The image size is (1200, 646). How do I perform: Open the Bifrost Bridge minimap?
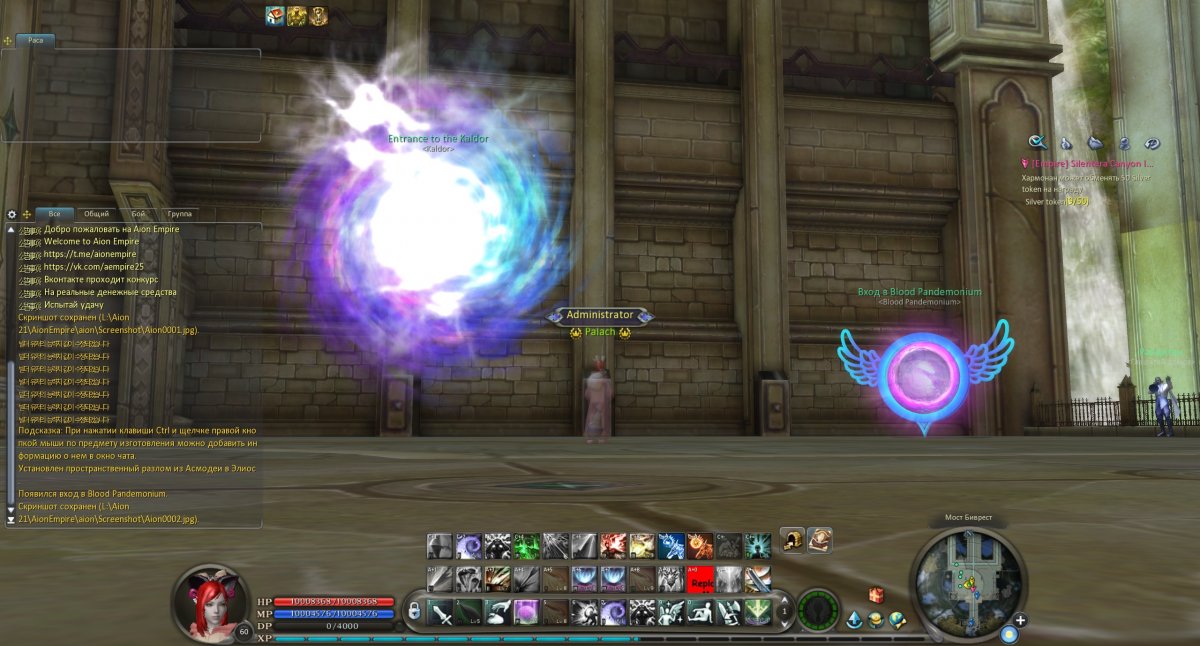click(x=968, y=582)
